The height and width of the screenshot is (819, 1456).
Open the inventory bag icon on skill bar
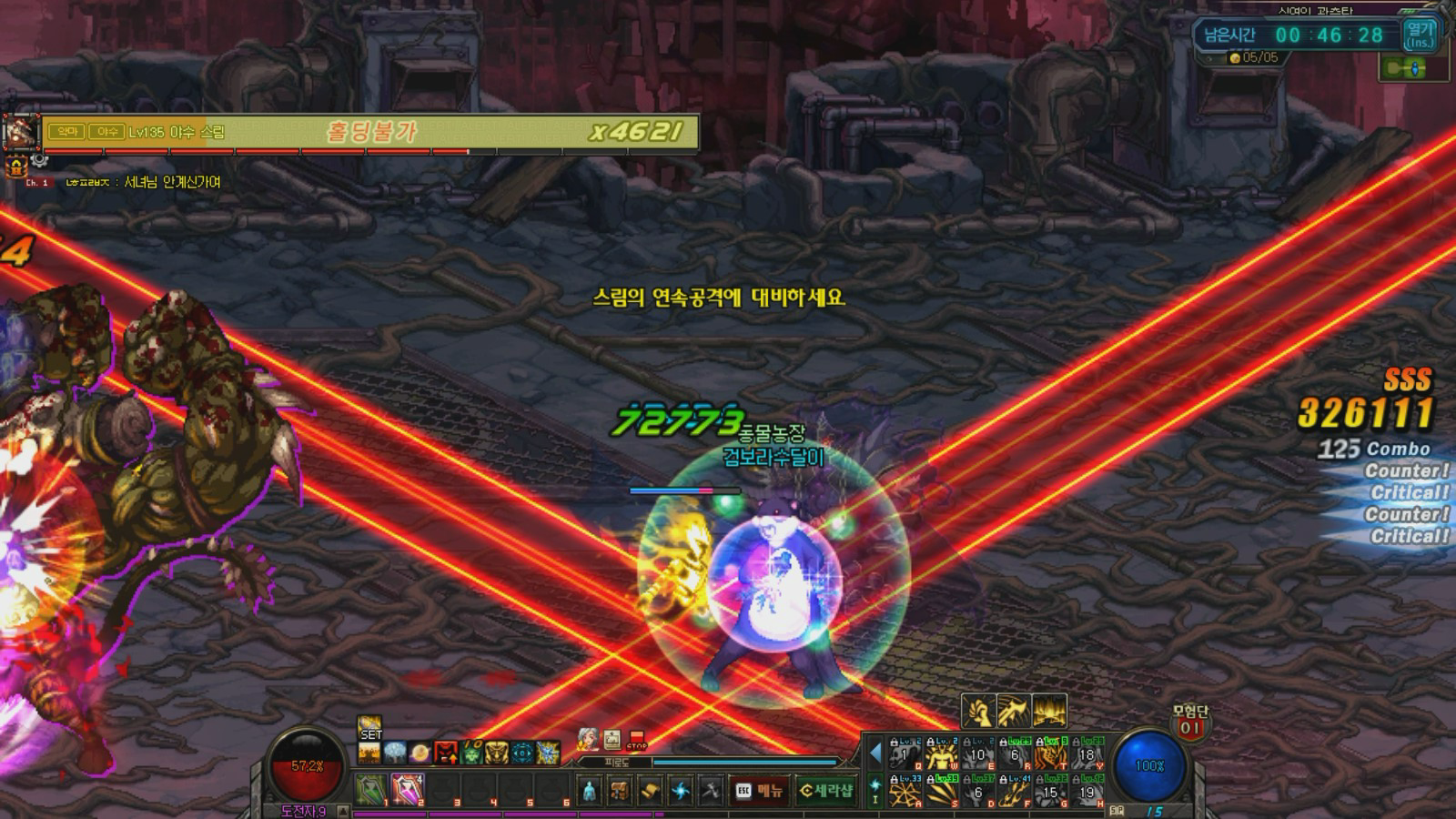pos(619,790)
